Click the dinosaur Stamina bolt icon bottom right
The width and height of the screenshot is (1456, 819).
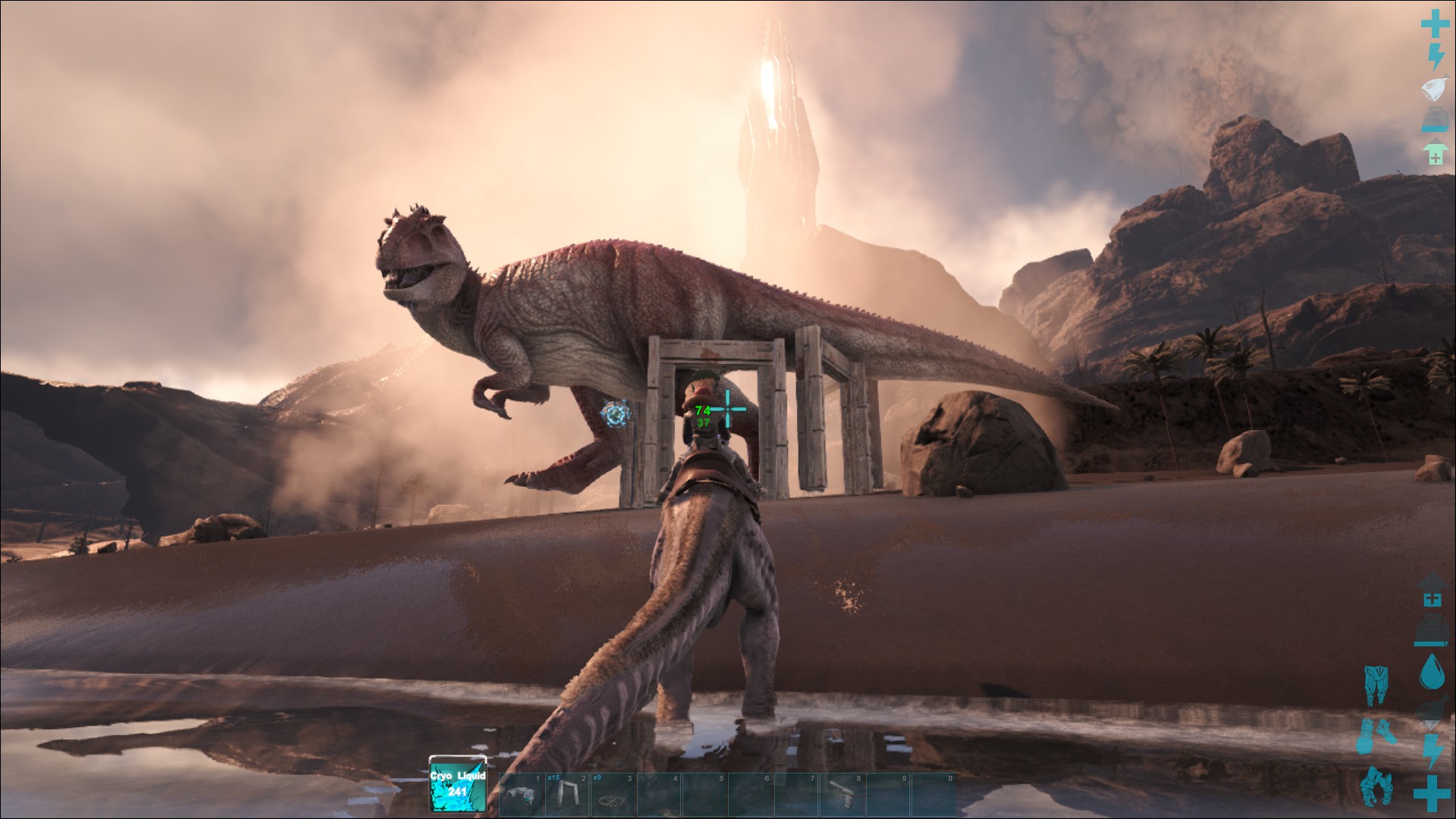pyautogui.click(x=1432, y=752)
